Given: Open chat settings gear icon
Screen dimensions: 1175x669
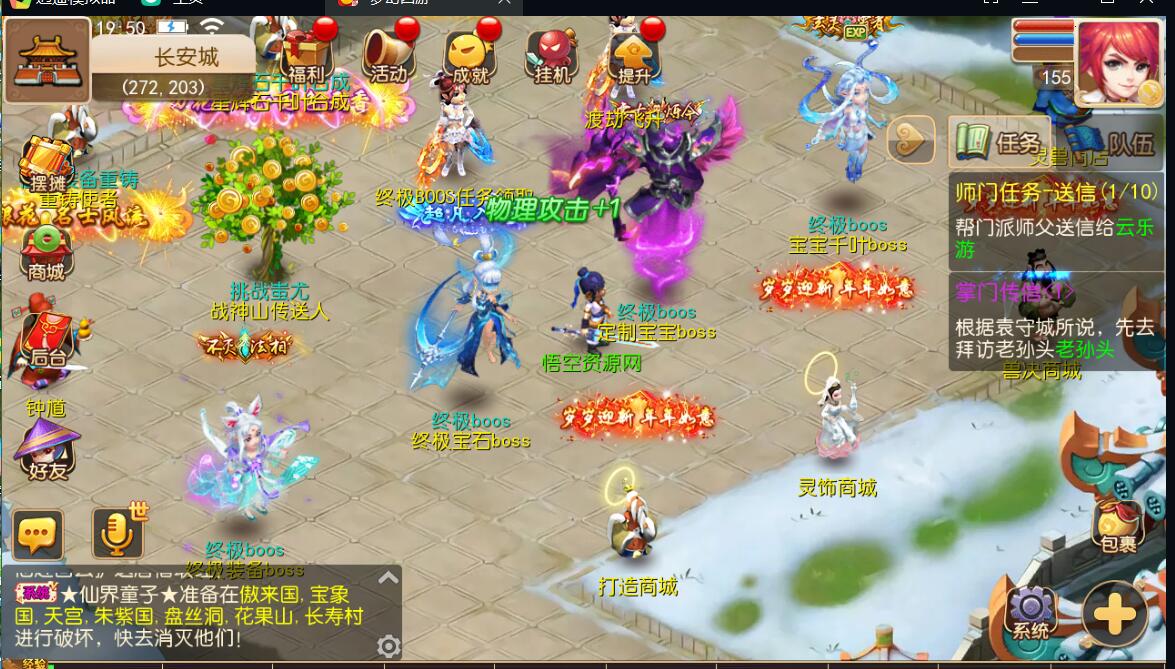Looking at the screenshot, I should pyautogui.click(x=388, y=646).
